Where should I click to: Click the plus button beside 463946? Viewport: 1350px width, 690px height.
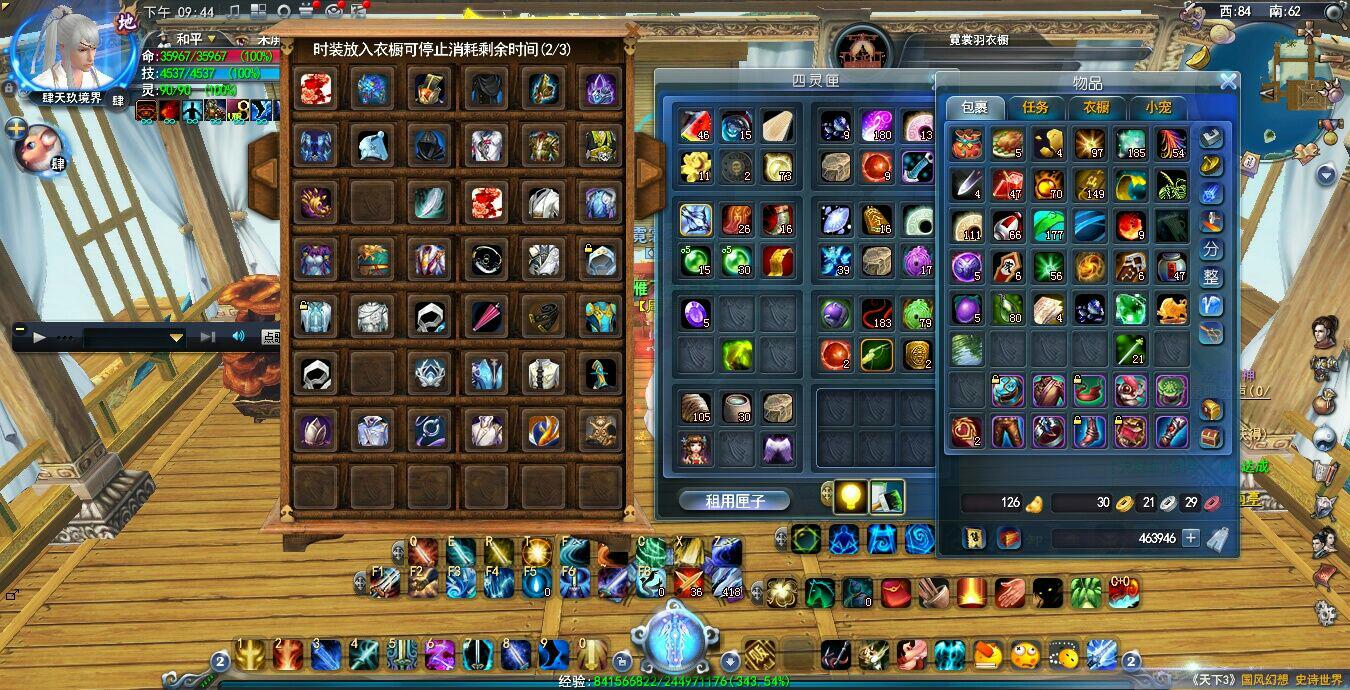1190,538
